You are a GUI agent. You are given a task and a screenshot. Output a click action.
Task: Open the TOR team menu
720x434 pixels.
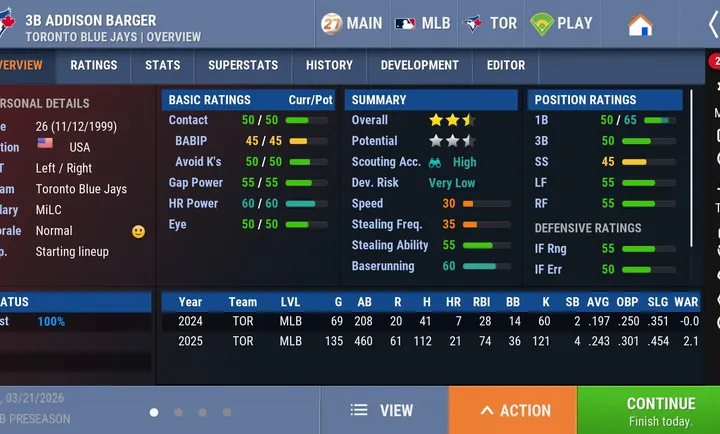[491, 23]
